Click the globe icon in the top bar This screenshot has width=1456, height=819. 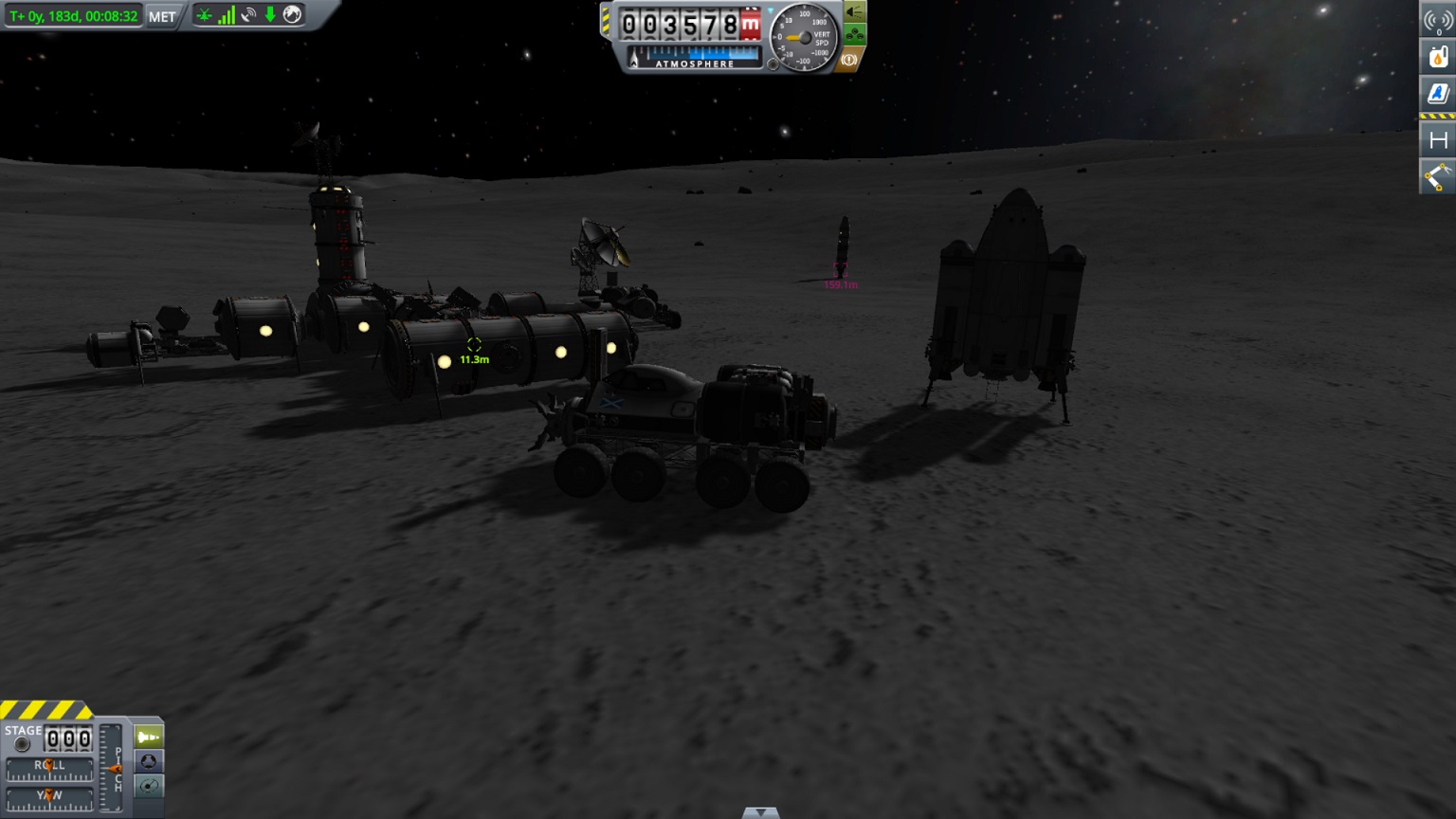pyautogui.click(x=293, y=14)
